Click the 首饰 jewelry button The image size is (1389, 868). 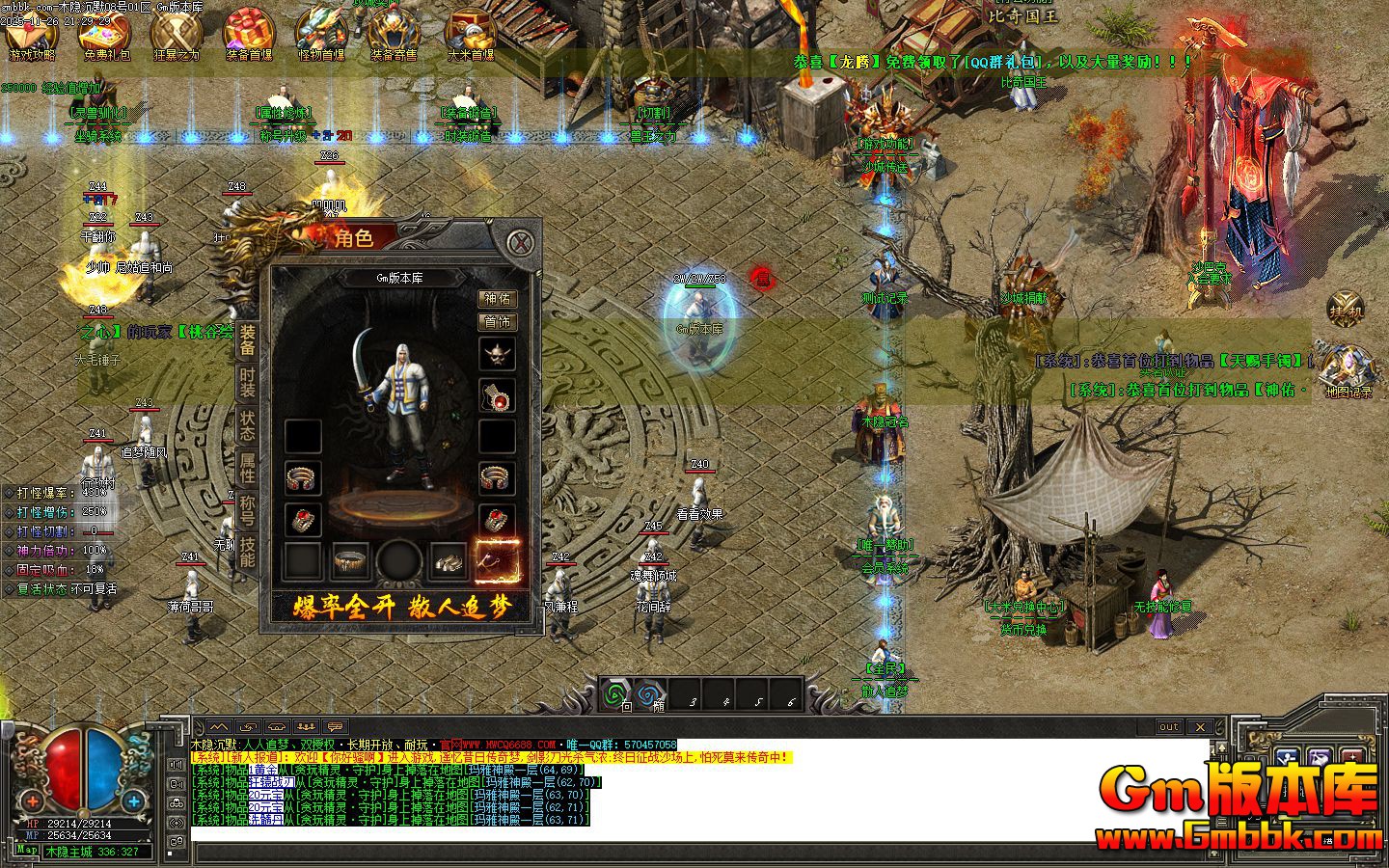[x=498, y=321]
